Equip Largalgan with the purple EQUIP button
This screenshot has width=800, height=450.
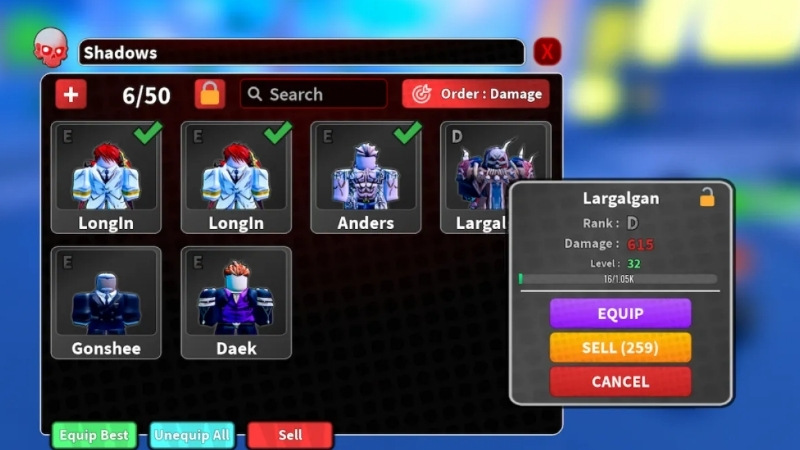pos(620,313)
